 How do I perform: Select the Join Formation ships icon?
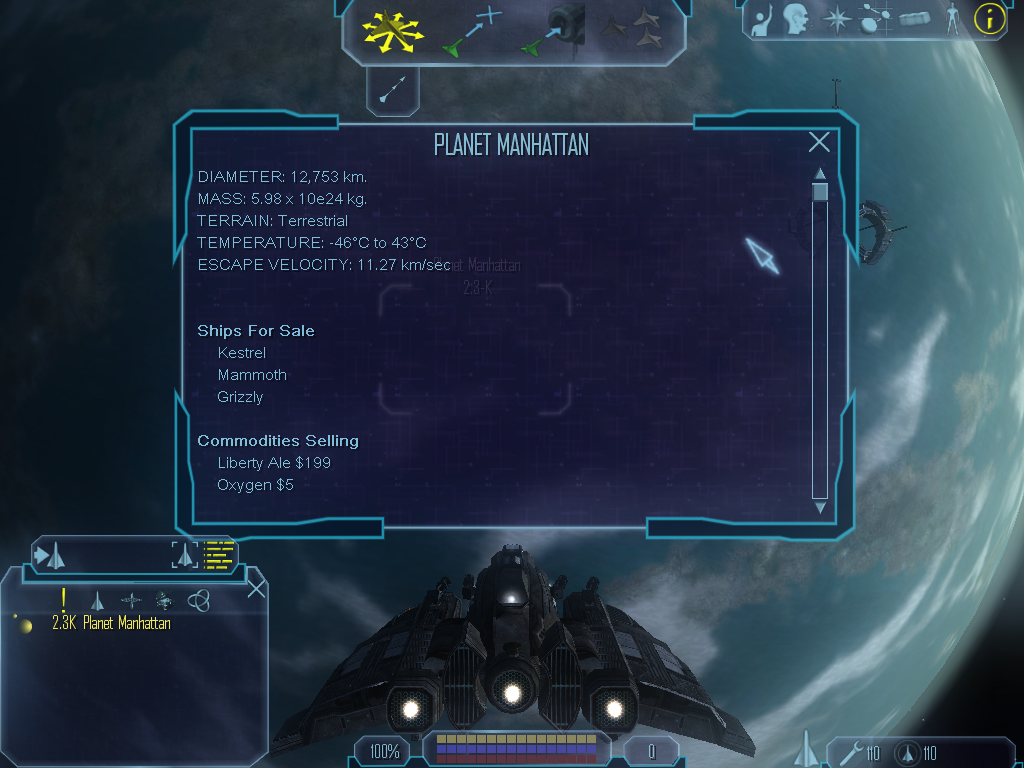coord(636,30)
